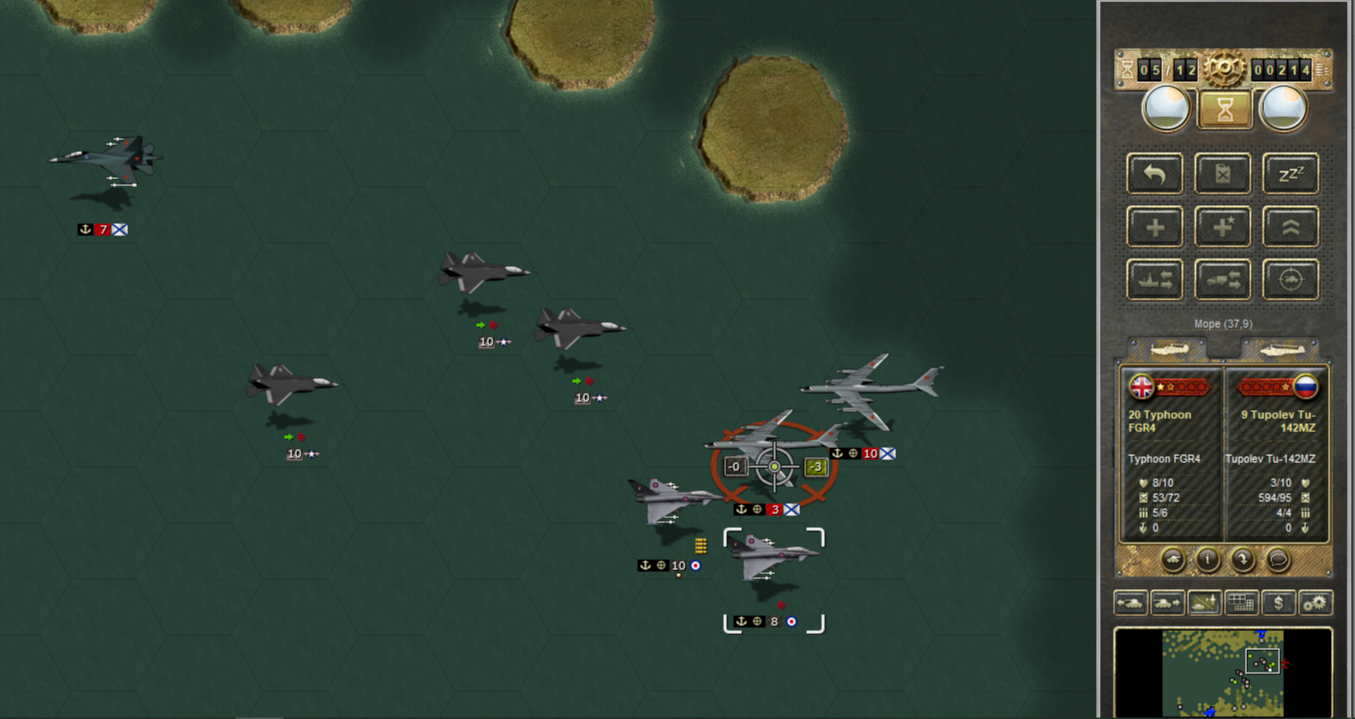Switch to the right aircraft unit tab
The height and width of the screenshot is (719, 1355).
pyautogui.click(x=1282, y=350)
